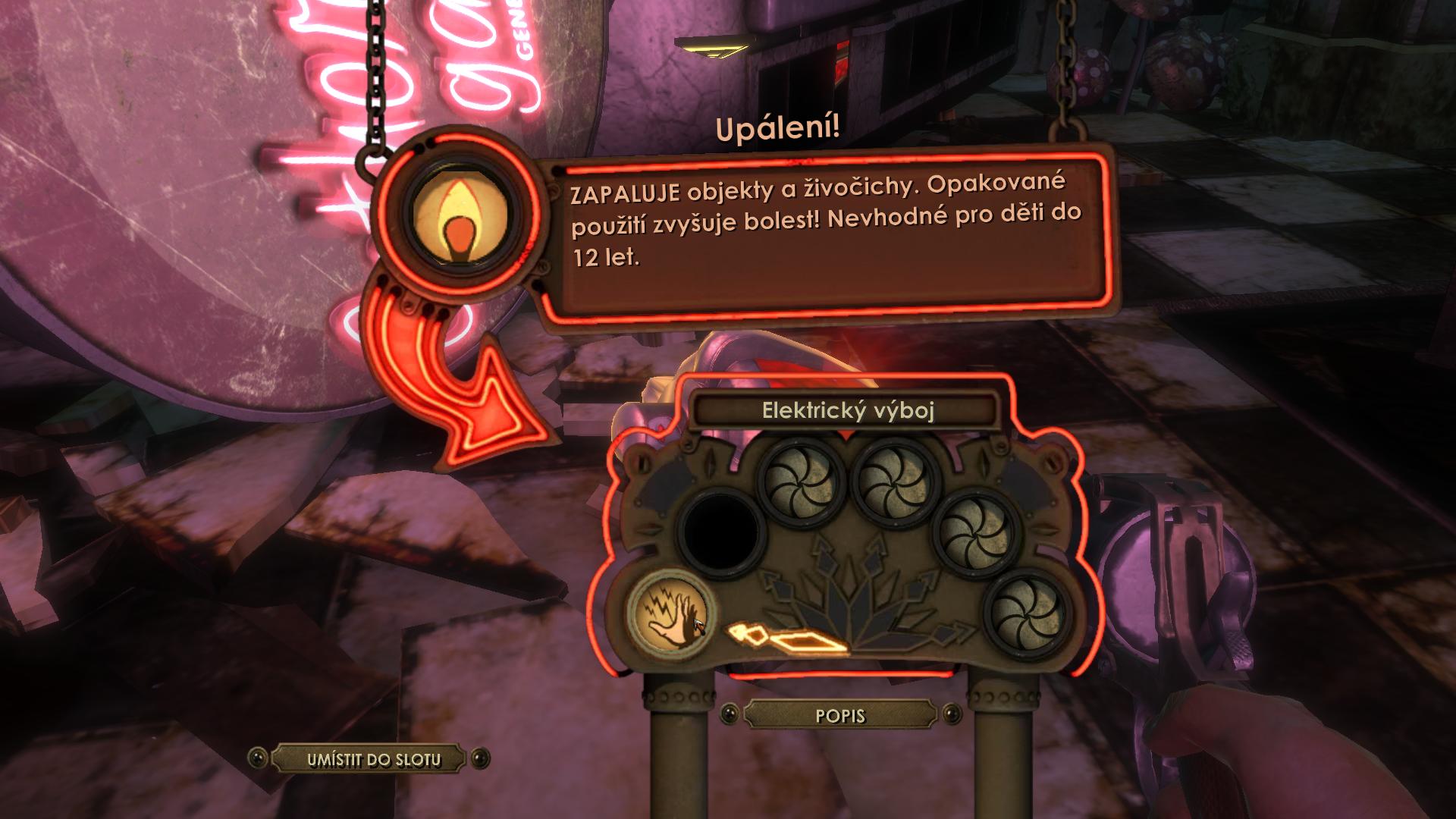Click the Upálení! title text

tap(778, 128)
